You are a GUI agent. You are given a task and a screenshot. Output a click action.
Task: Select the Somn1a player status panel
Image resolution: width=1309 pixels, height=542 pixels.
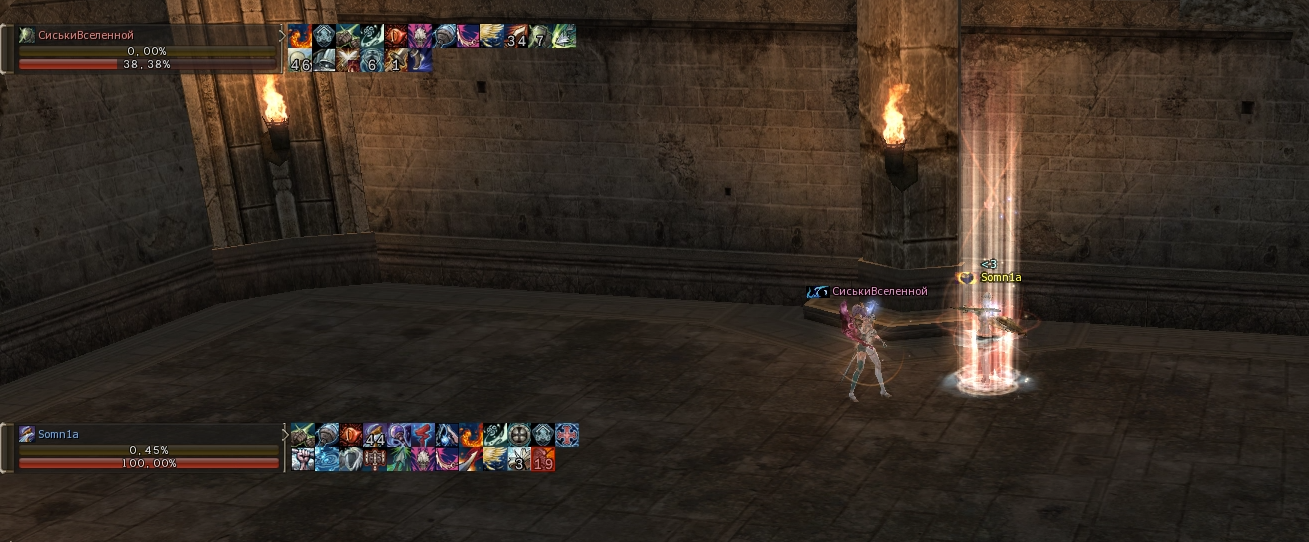point(140,434)
